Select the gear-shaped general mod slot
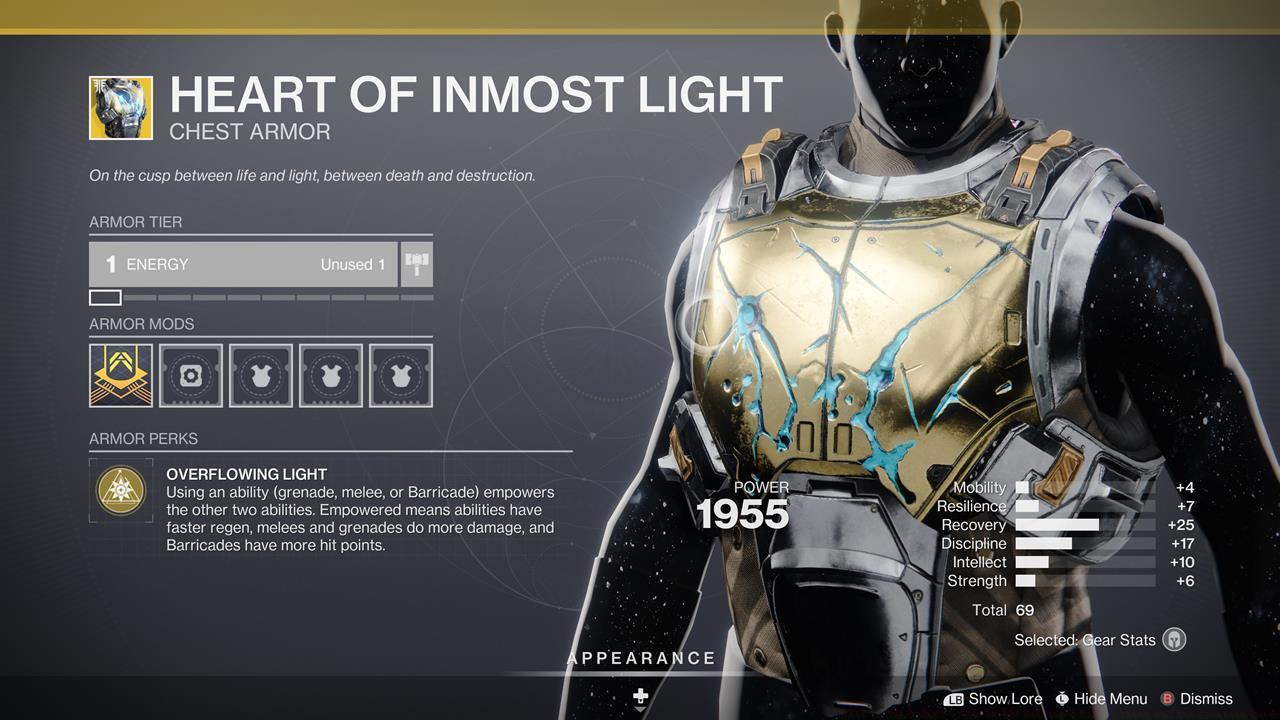 (190, 375)
